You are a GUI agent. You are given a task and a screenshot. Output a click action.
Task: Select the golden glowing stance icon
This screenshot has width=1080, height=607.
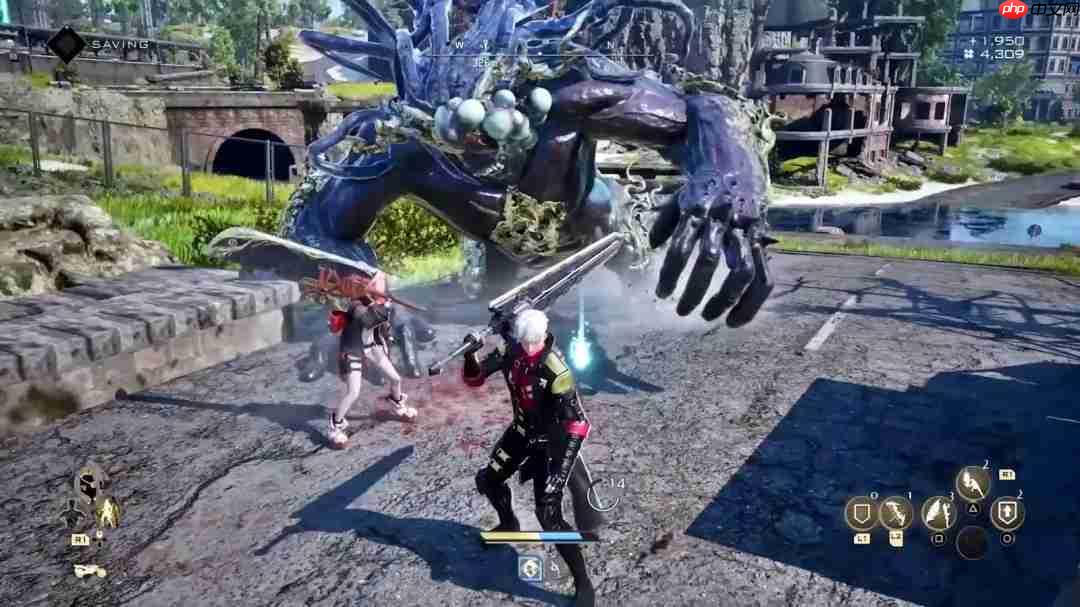107,513
